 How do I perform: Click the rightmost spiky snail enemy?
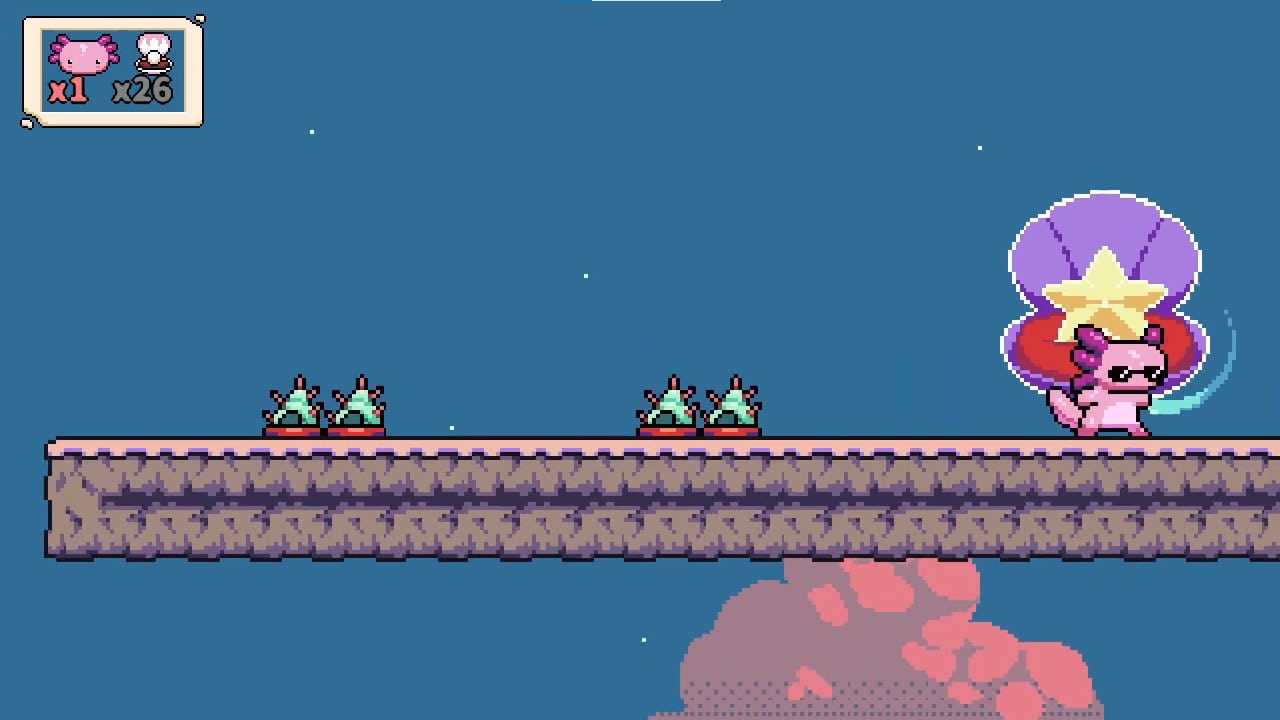coord(733,405)
